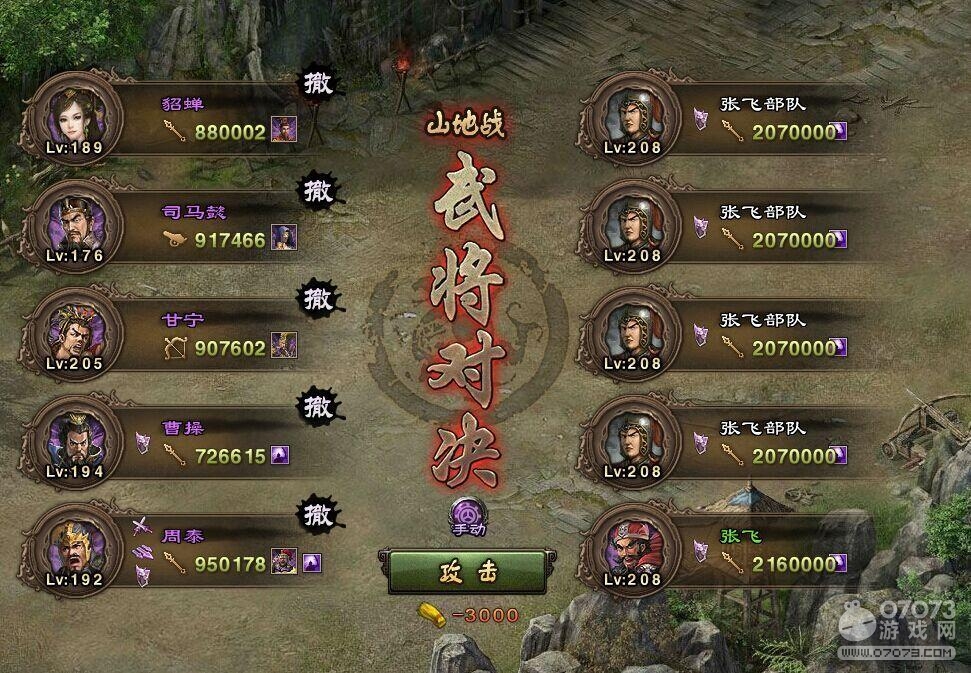The width and height of the screenshot is (971, 673).
Task: Select the skill icon next to 司马懿's troops
Action: pos(284,239)
